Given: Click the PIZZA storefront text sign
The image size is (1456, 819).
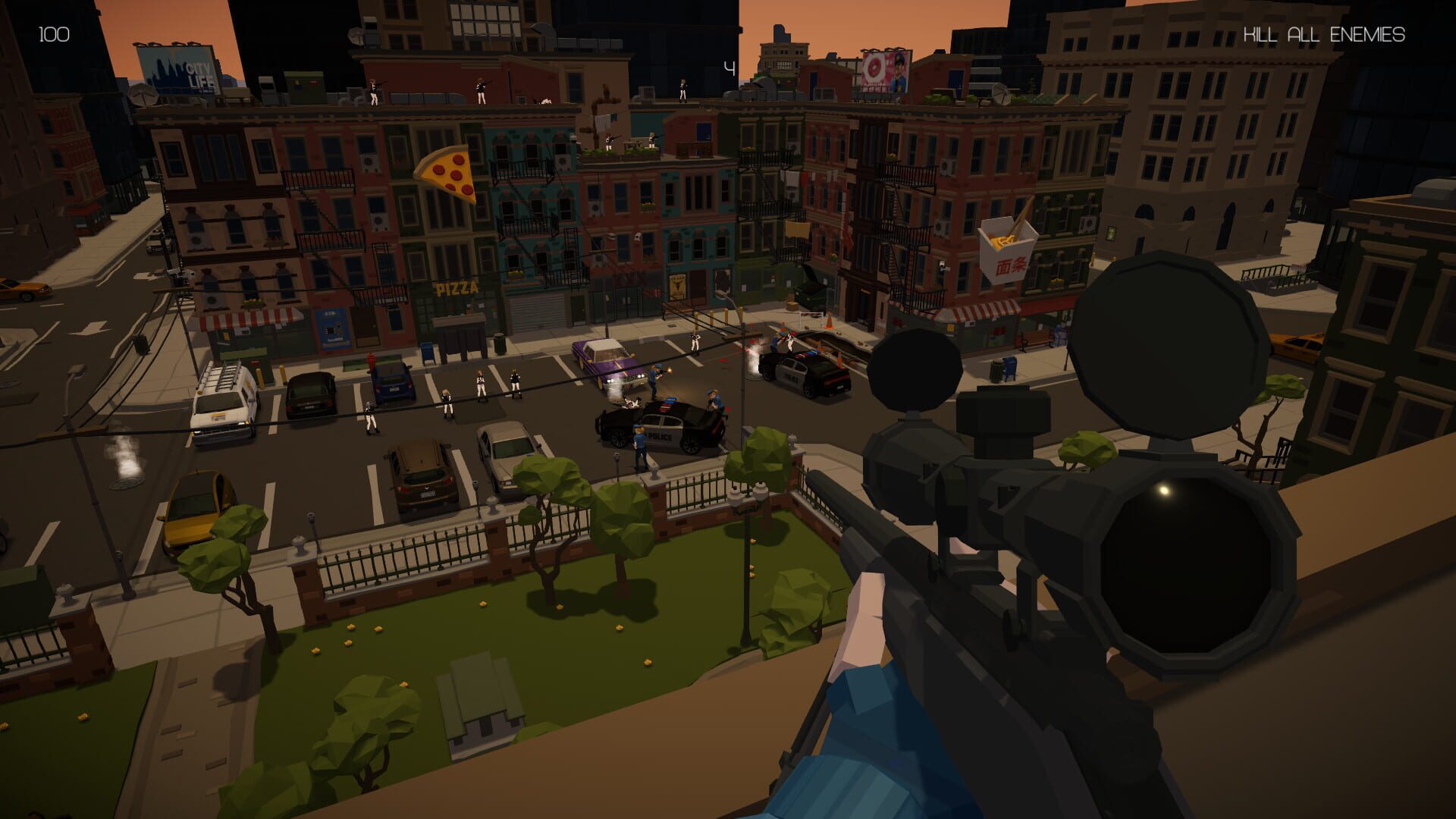Looking at the screenshot, I should (x=455, y=287).
